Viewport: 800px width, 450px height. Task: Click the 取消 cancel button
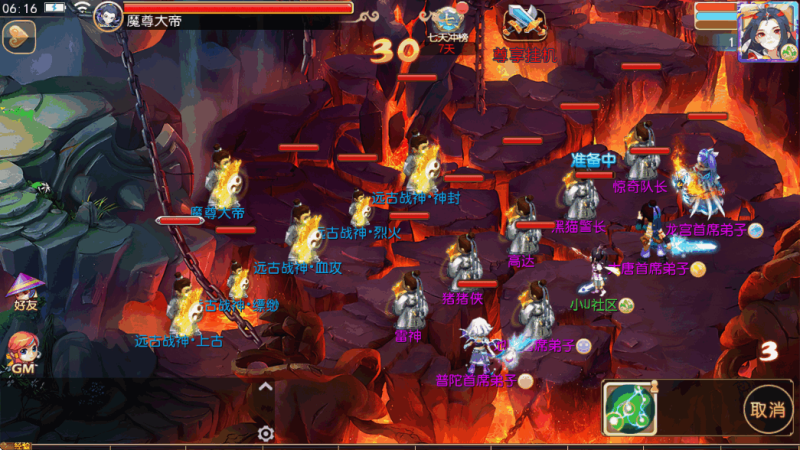[767, 410]
